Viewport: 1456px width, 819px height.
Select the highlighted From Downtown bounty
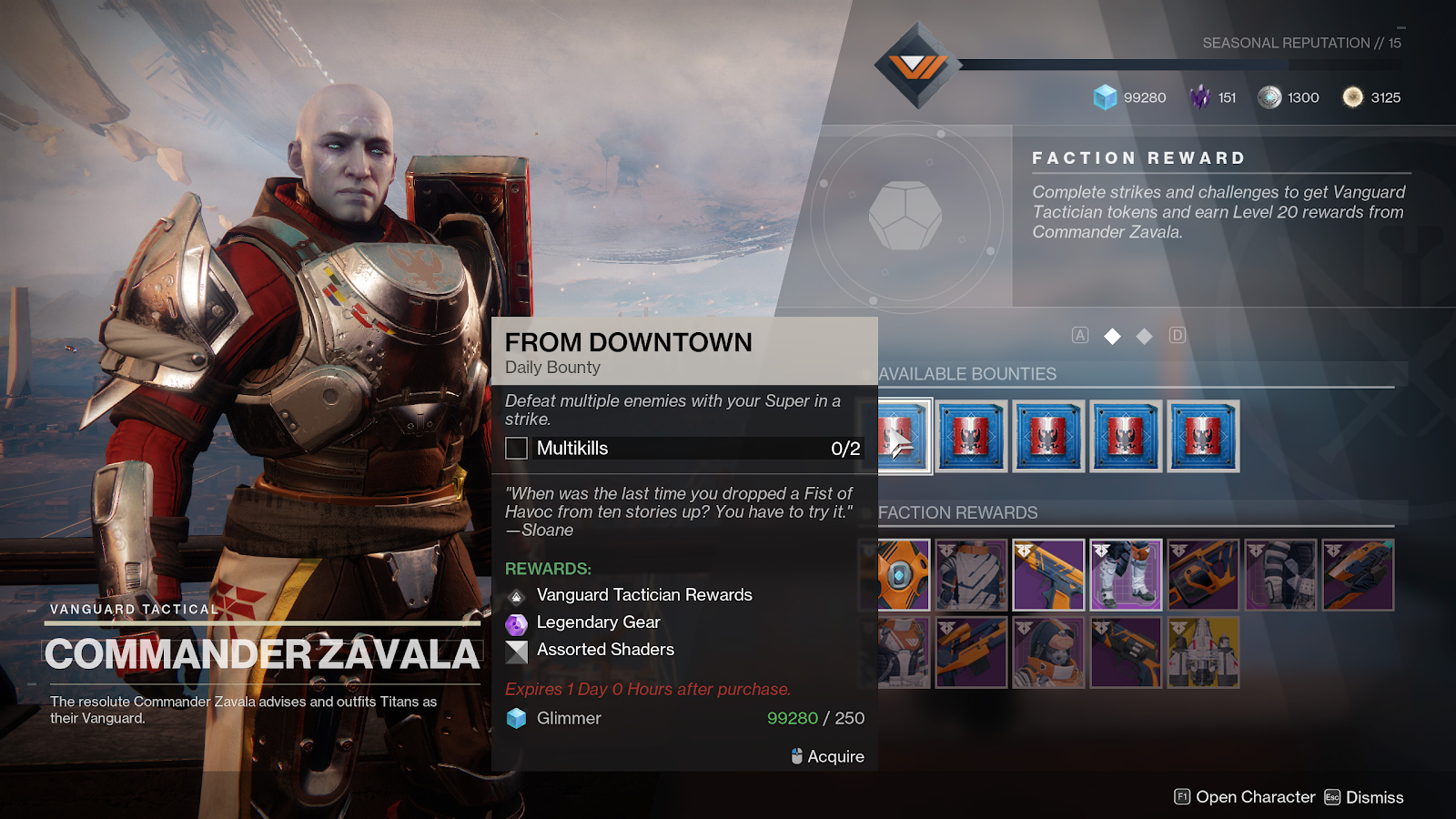(x=905, y=437)
